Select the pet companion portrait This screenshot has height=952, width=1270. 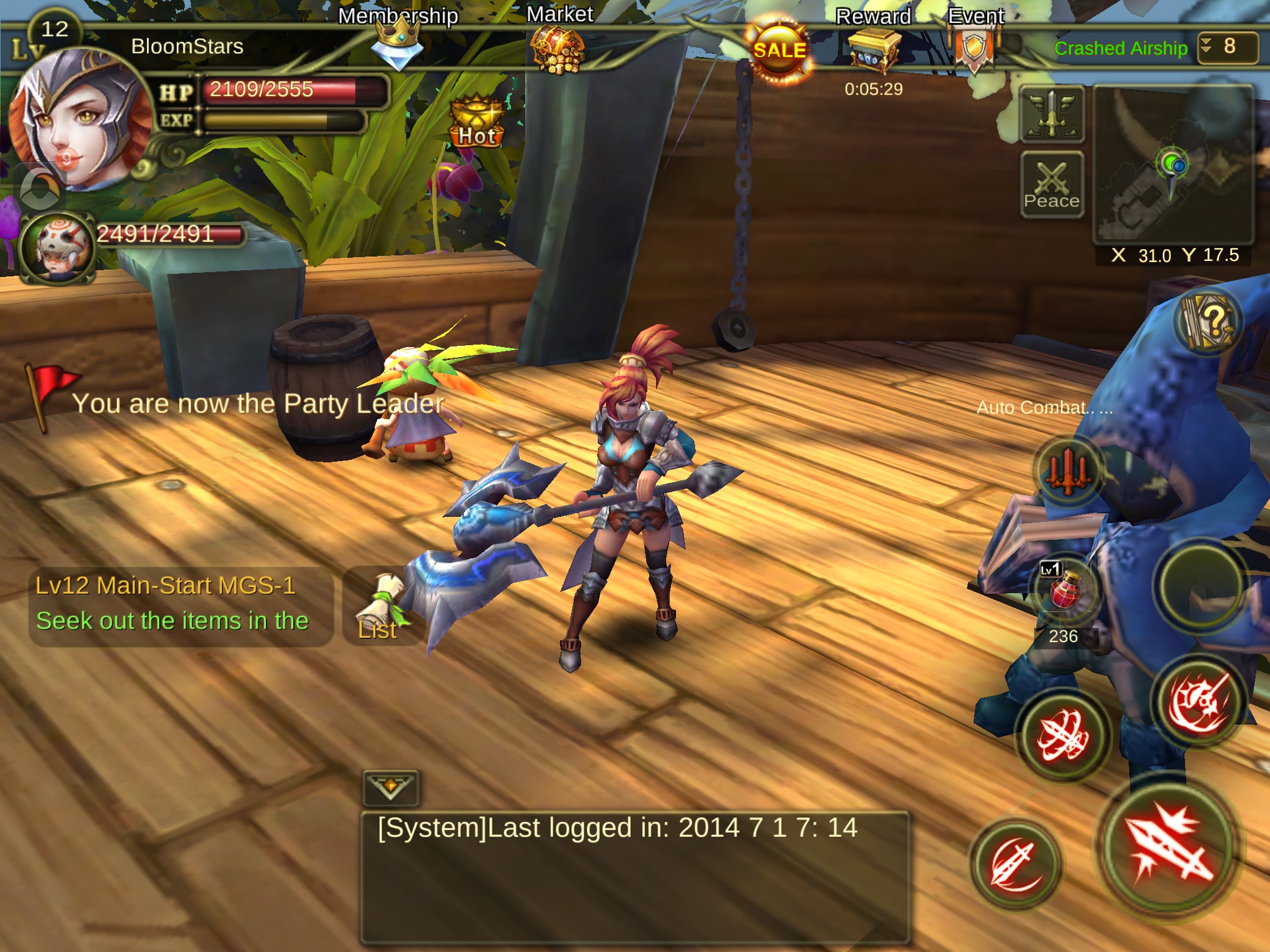click(x=57, y=248)
